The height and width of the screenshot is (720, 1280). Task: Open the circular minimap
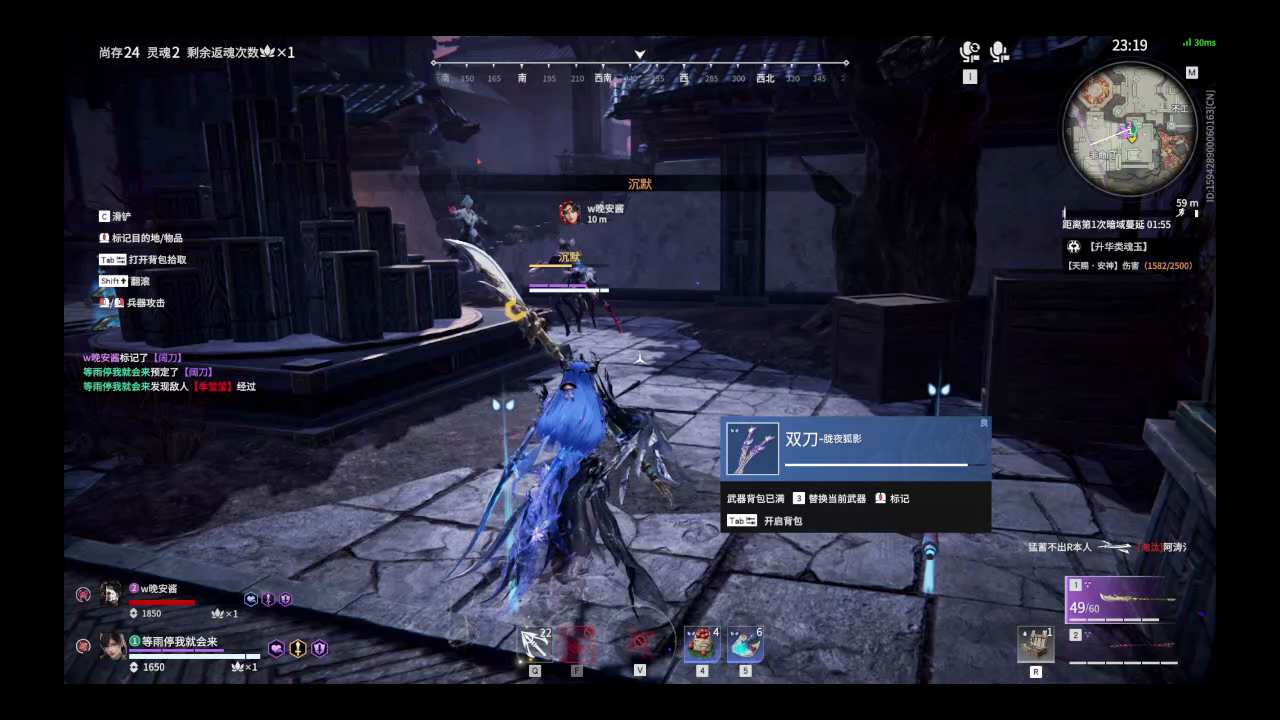click(1130, 128)
